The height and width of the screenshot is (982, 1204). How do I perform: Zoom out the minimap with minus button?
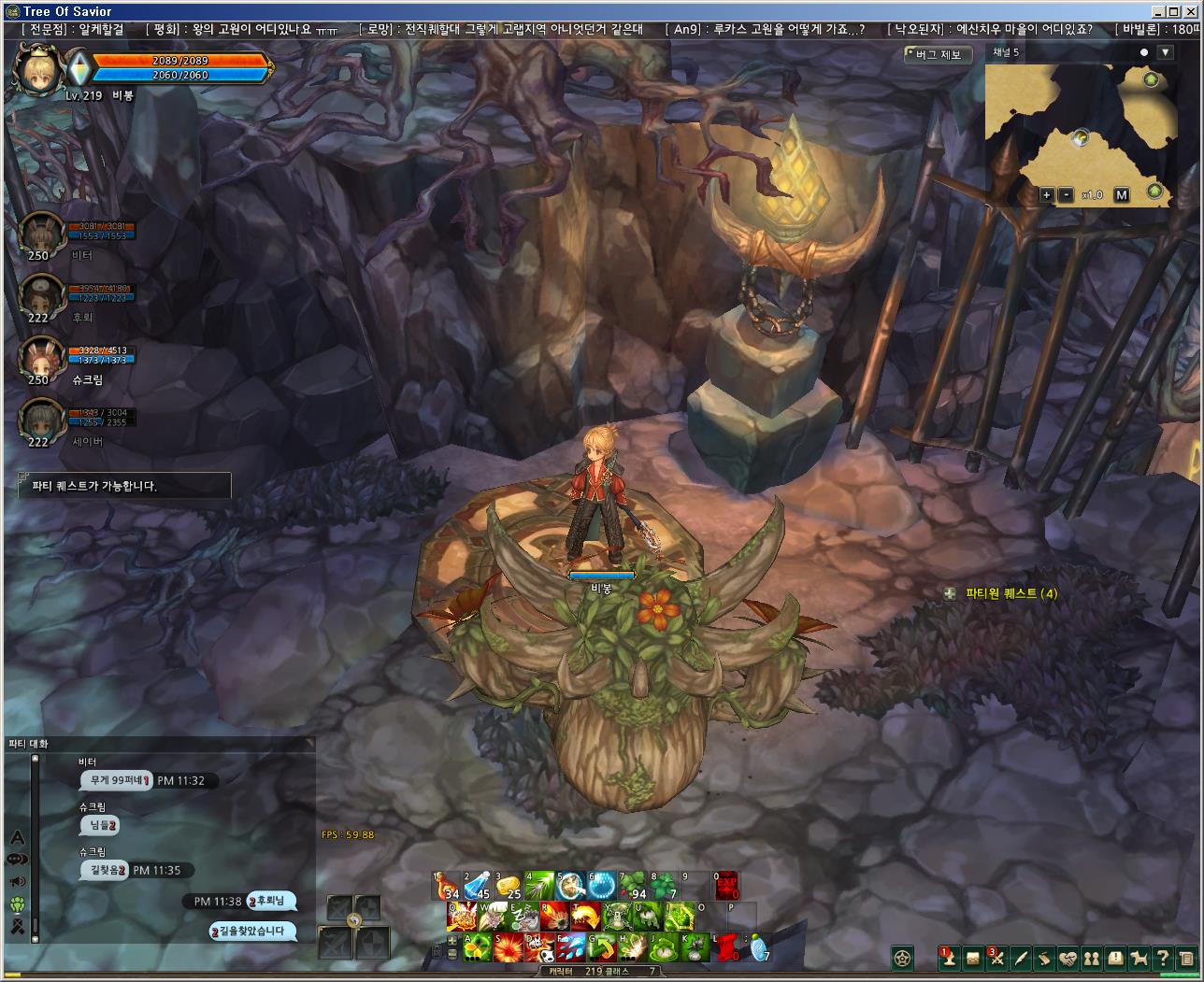(1067, 194)
